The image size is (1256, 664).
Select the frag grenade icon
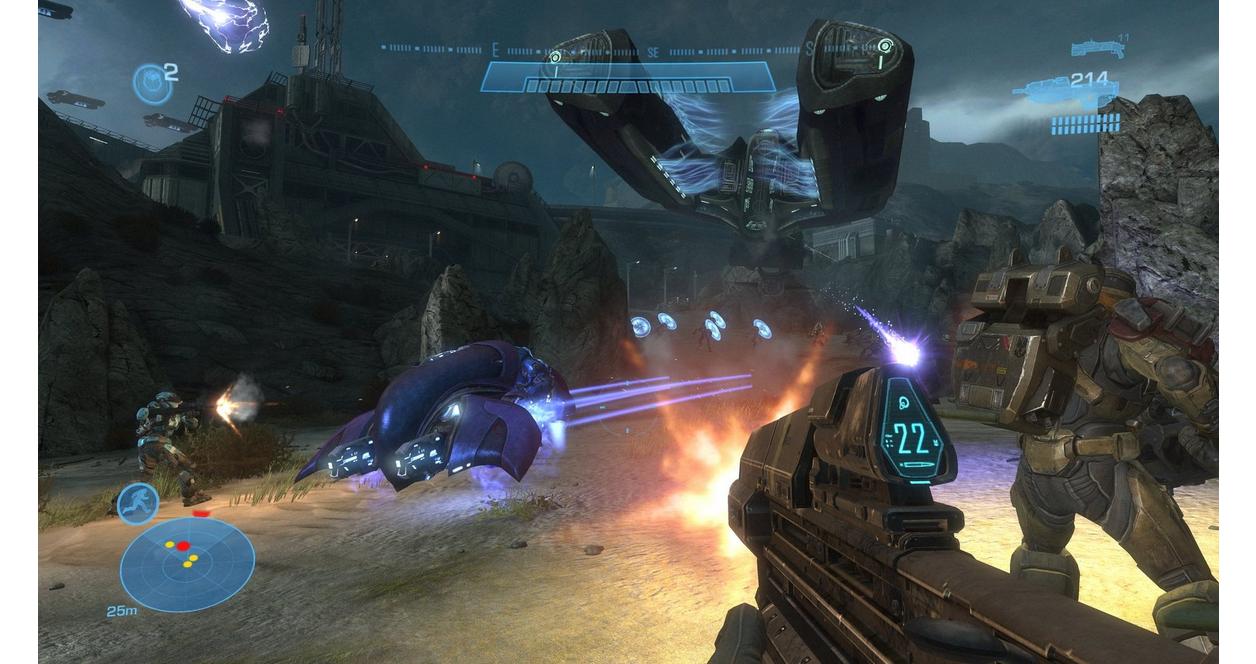coord(151,84)
